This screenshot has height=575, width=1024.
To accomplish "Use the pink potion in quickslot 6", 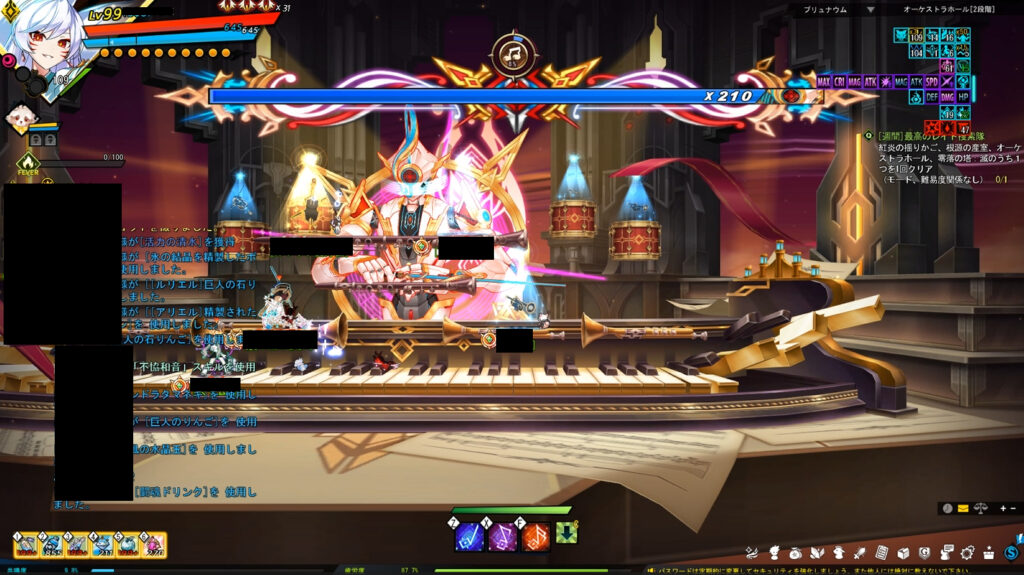I will click(x=153, y=545).
